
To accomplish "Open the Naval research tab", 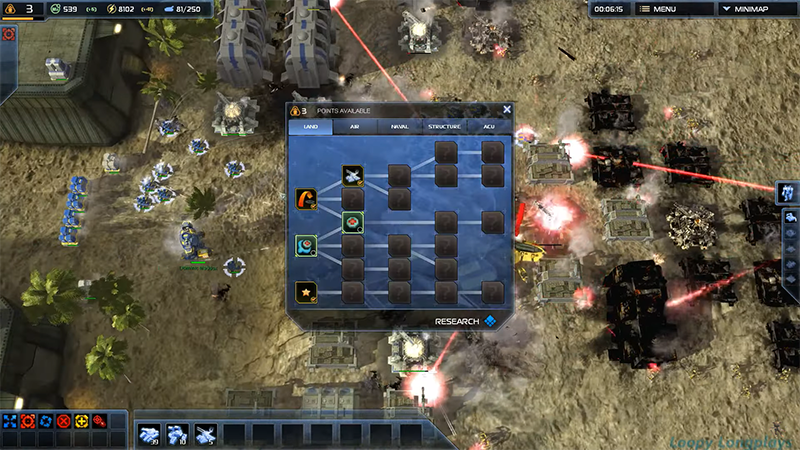I will click(x=399, y=127).
